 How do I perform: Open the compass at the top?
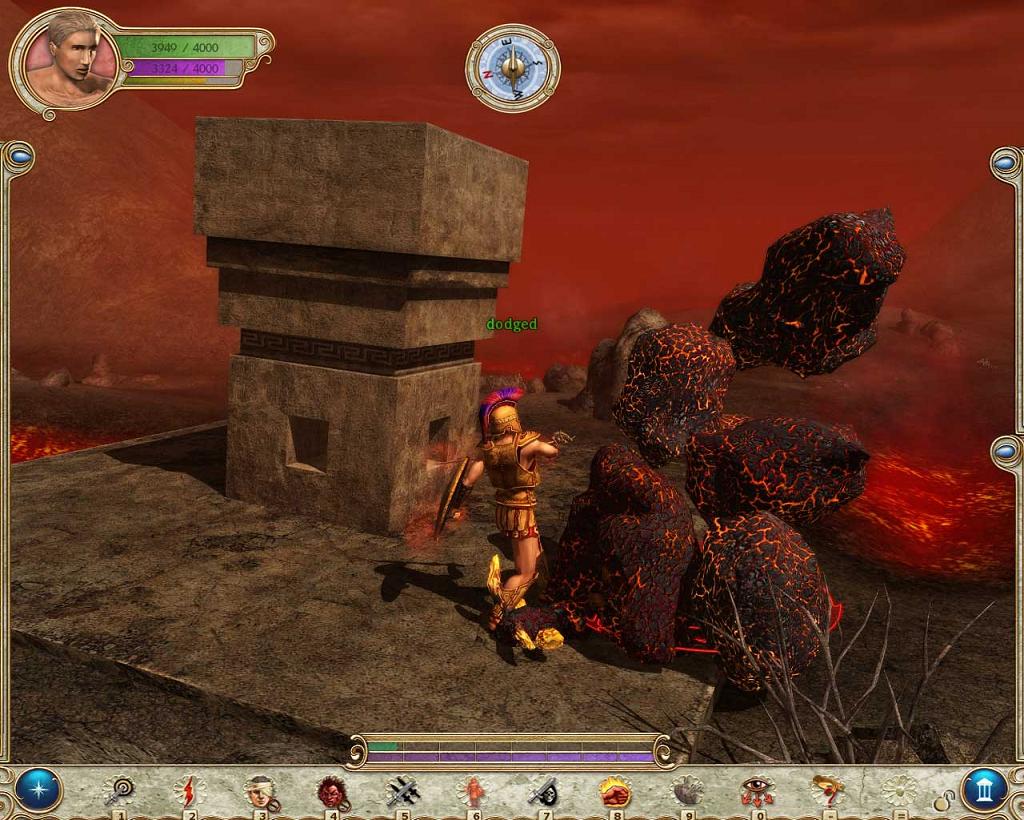(x=513, y=67)
